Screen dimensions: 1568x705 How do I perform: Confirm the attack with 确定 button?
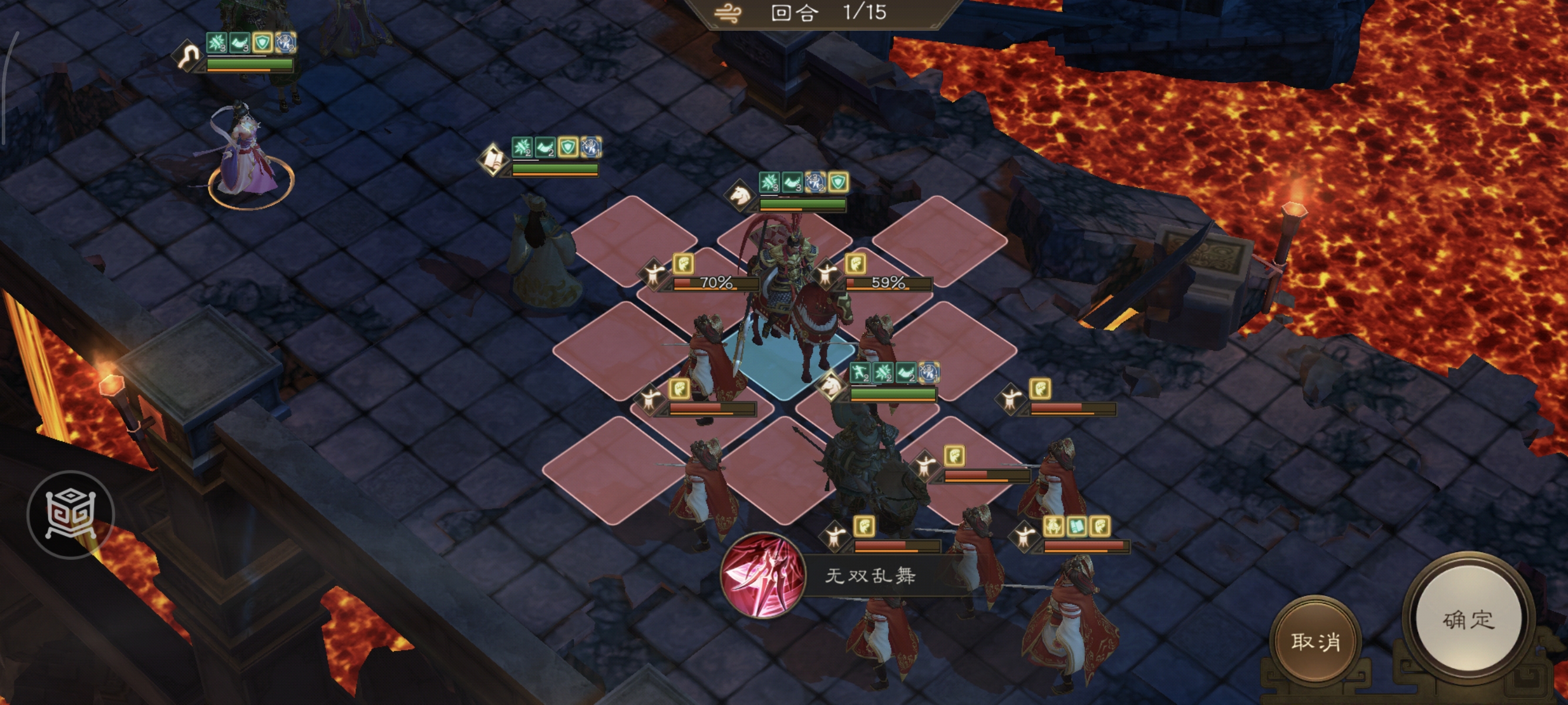click(1468, 620)
